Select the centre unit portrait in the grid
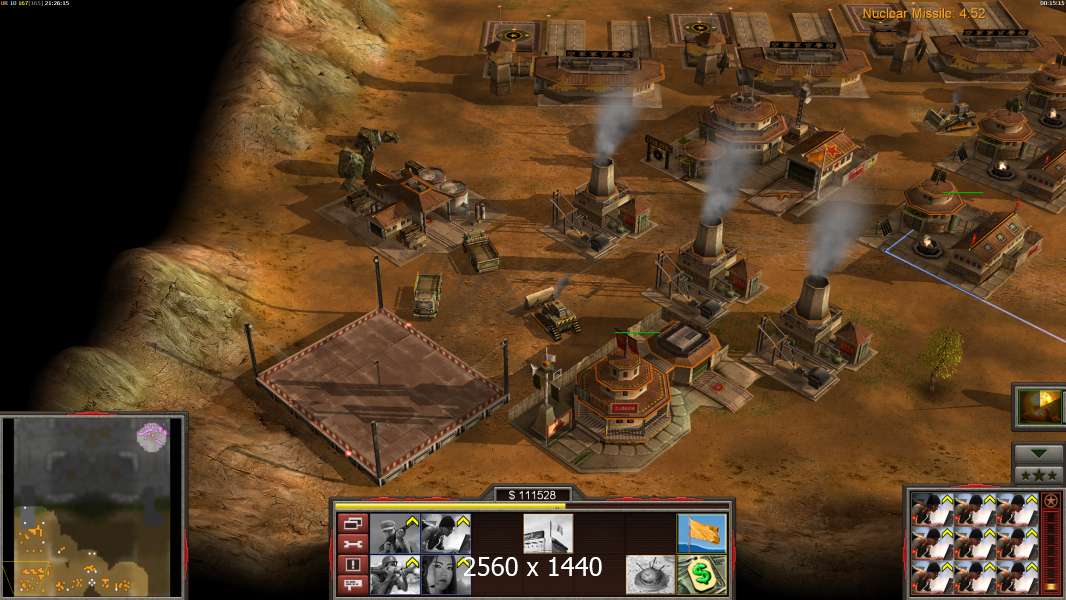The height and width of the screenshot is (600, 1066). pyautogui.click(x=974, y=542)
